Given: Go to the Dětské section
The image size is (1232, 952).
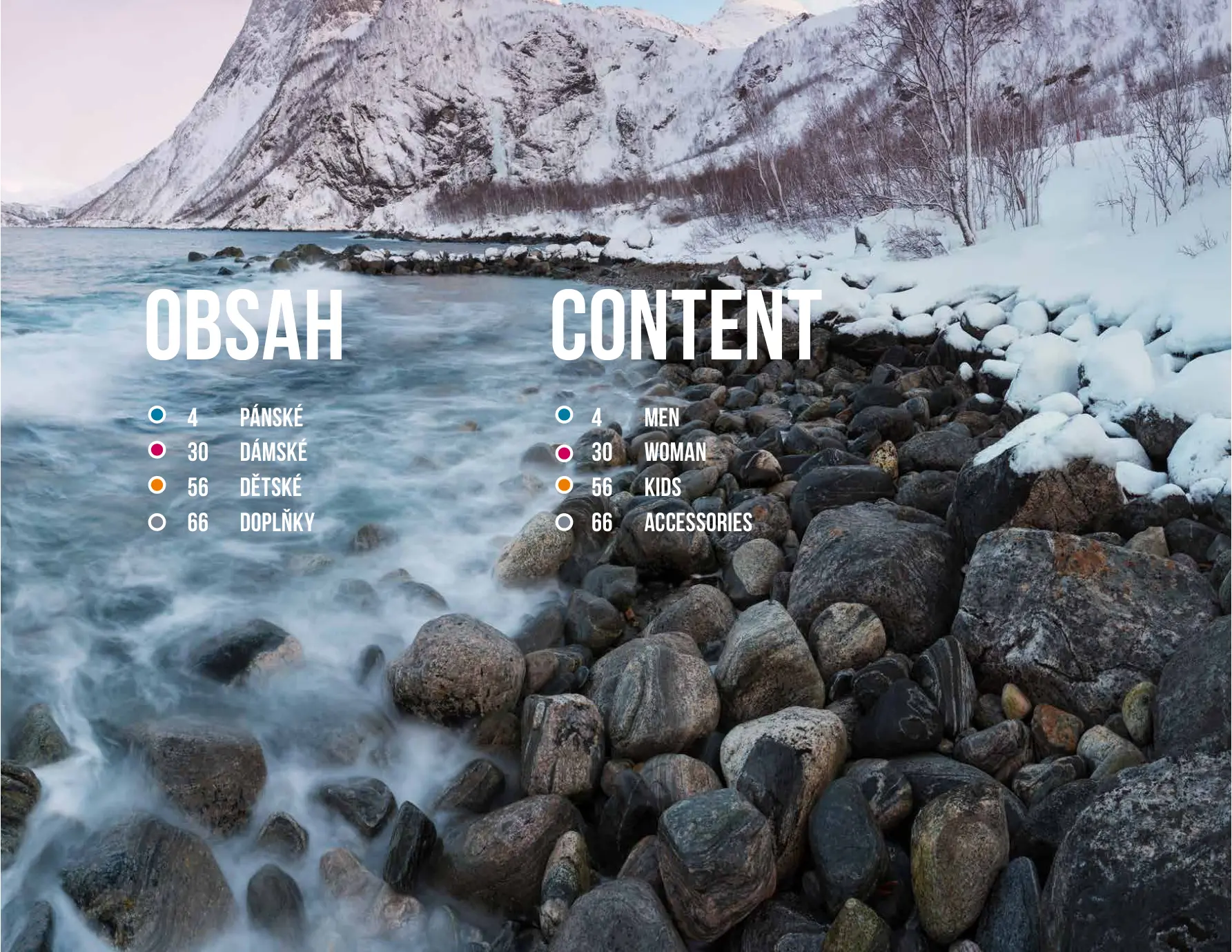Looking at the screenshot, I should (x=271, y=488).
